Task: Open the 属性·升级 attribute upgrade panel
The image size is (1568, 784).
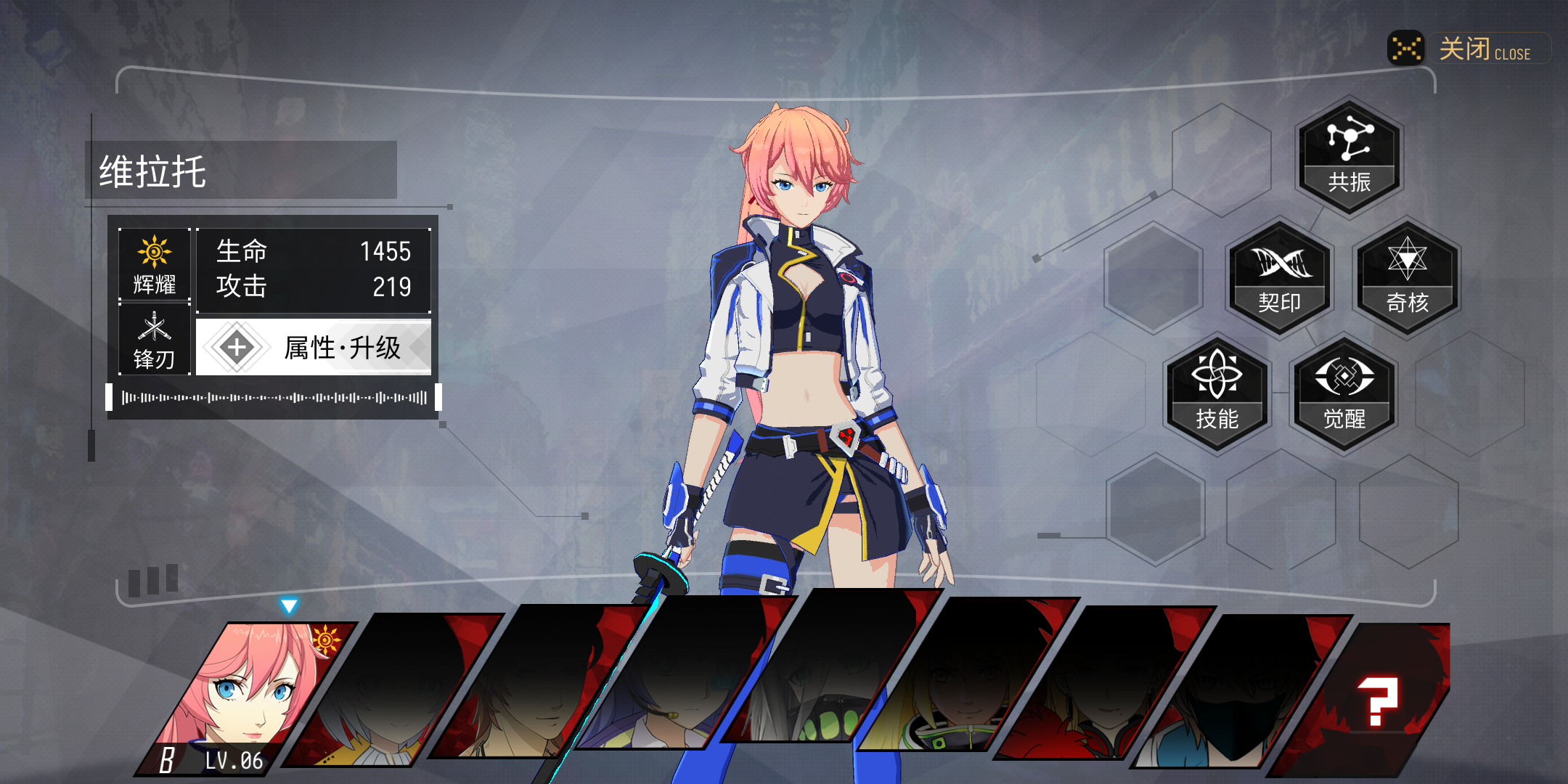Action: [x=314, y=348]
